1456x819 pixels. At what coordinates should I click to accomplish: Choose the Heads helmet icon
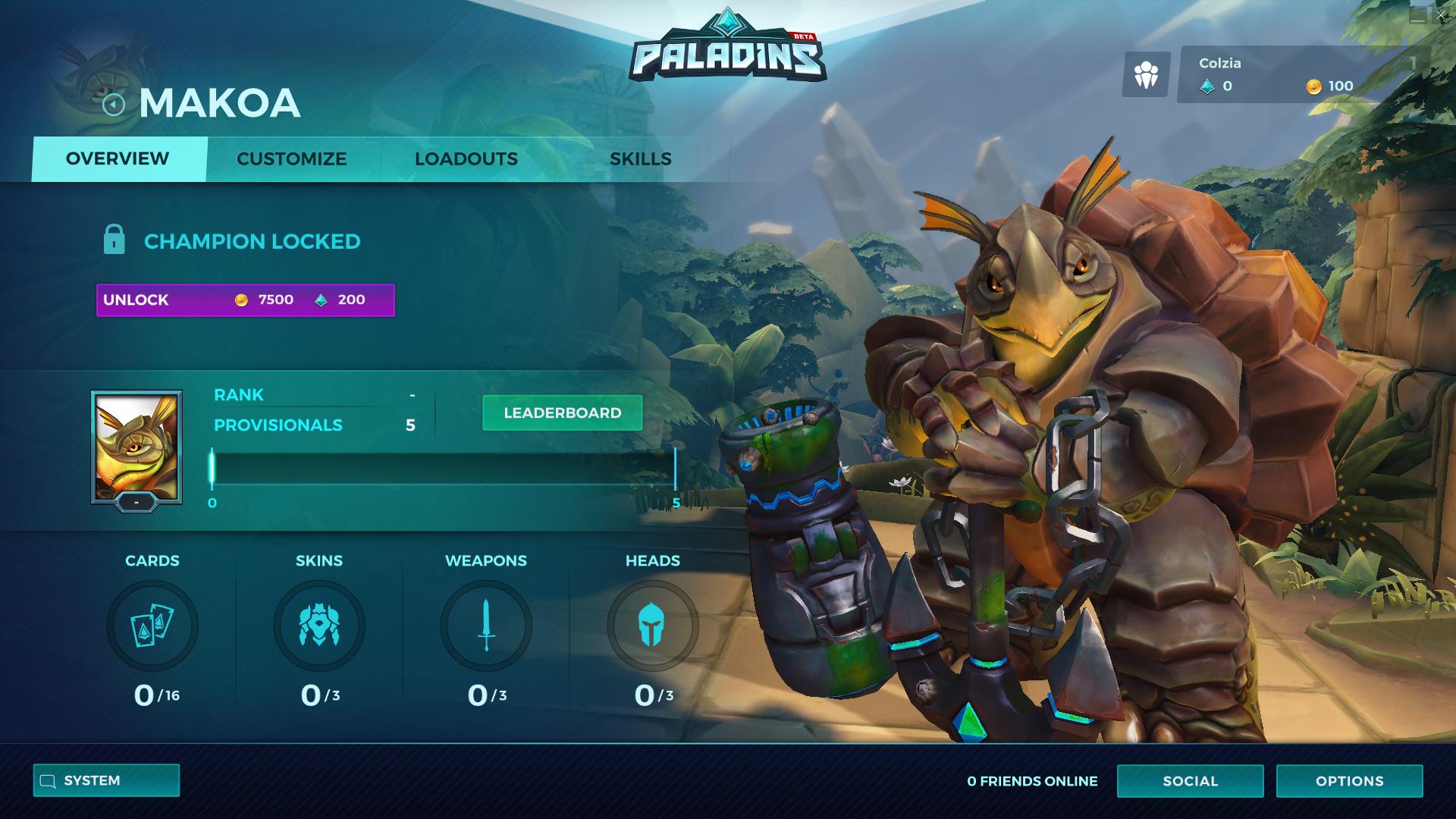[653, 626]
